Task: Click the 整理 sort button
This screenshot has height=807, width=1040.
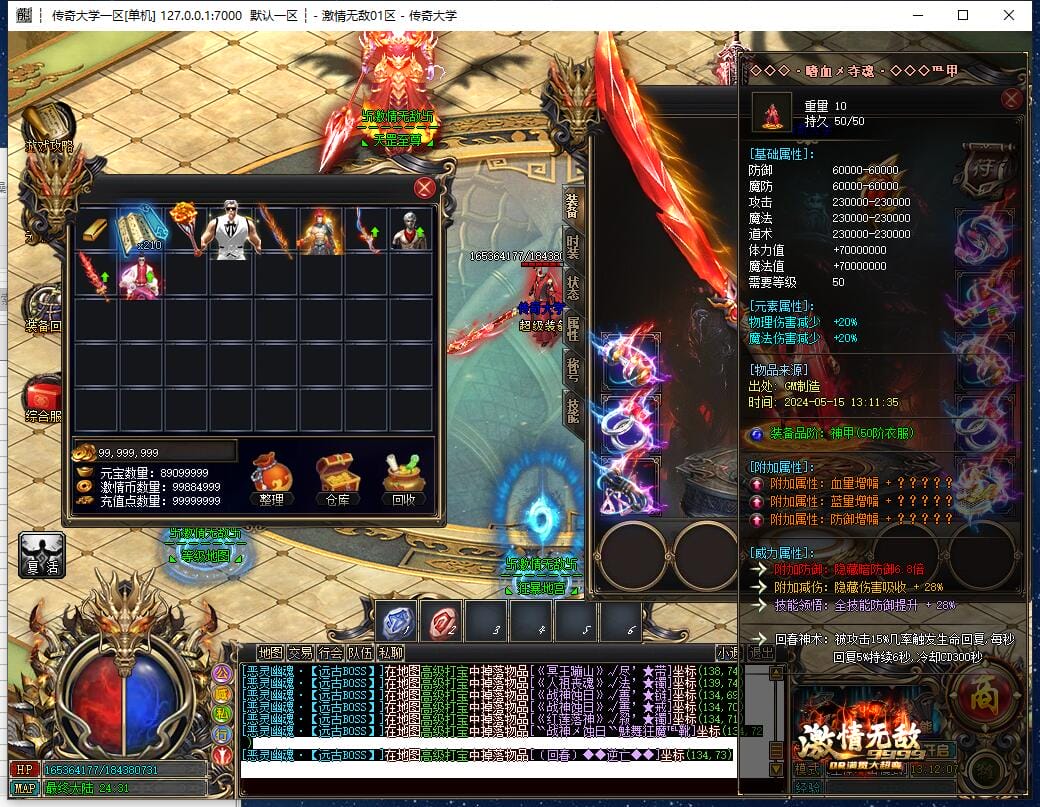Action: point(271,480)
